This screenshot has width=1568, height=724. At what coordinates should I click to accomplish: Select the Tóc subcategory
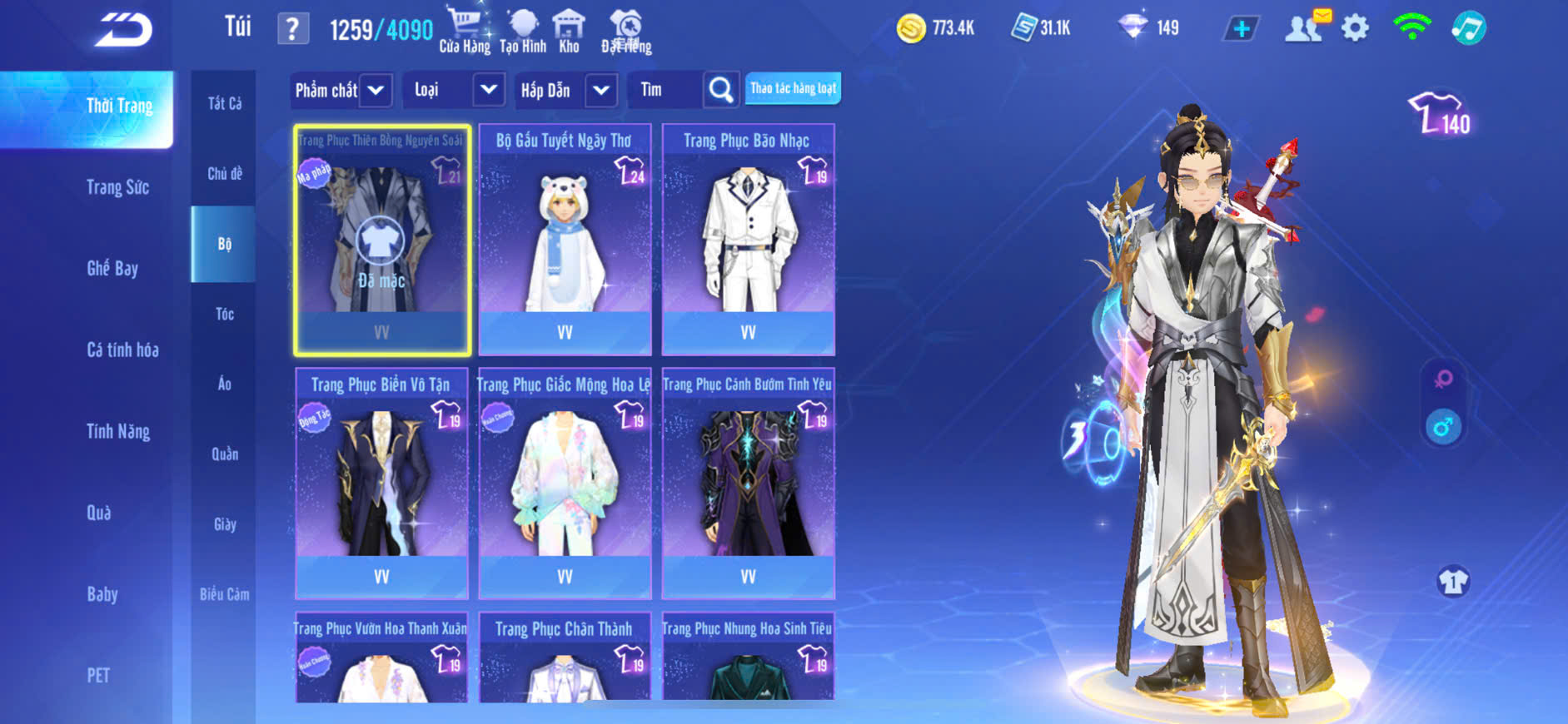[224, 314]
